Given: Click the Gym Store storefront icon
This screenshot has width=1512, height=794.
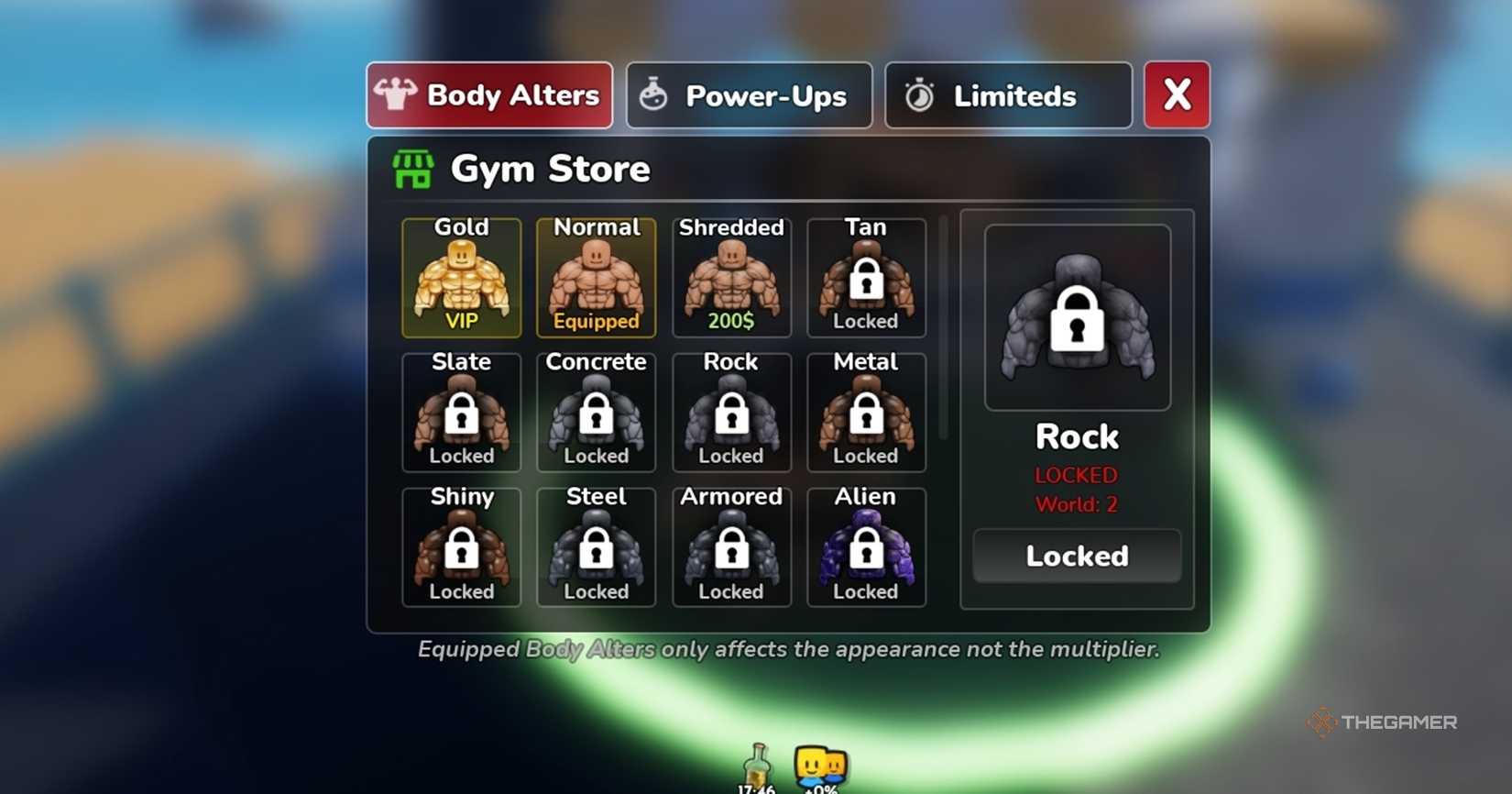Looking at the screenshot, I should pyautogui.click(x=411, y=169).
